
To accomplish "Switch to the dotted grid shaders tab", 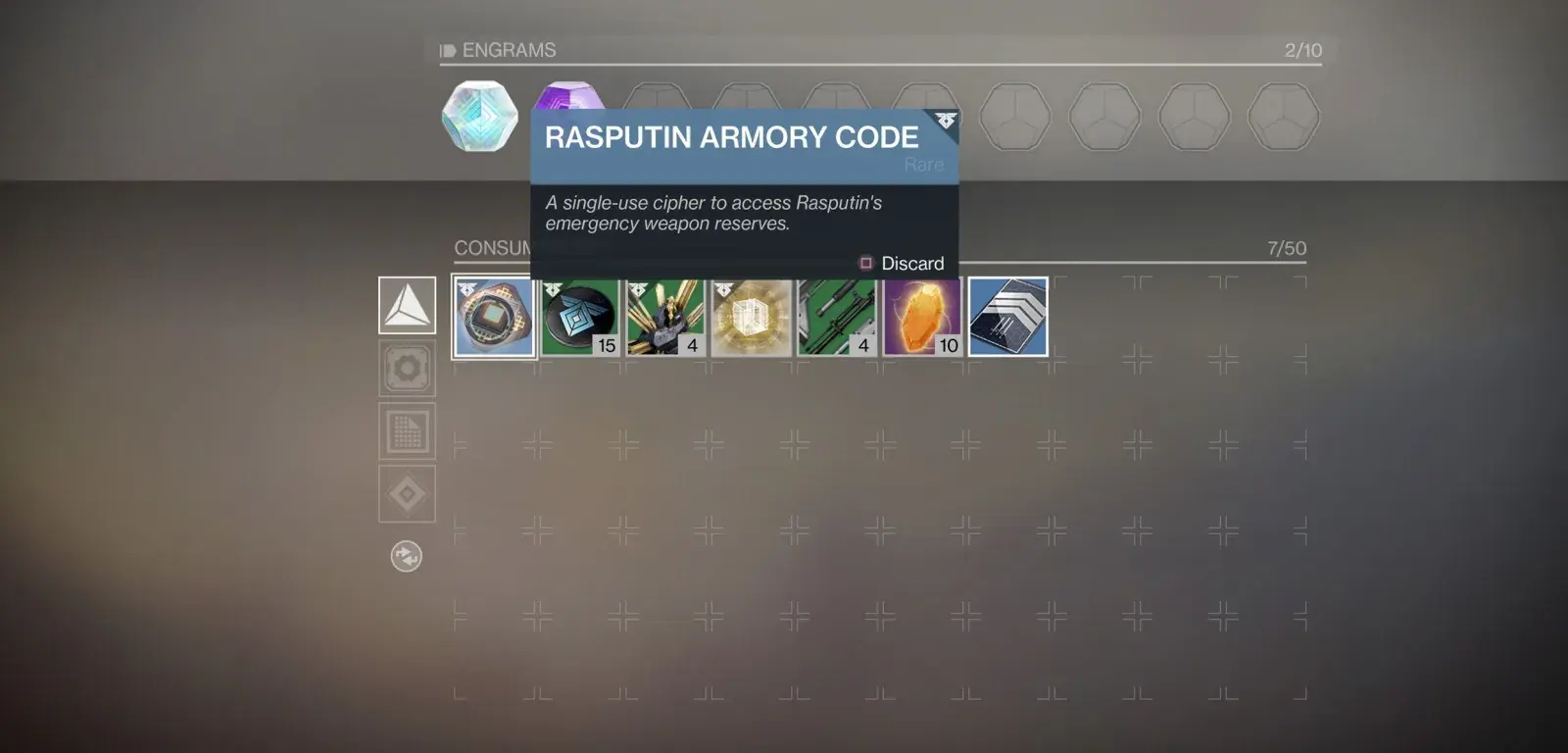I will 408,431.
